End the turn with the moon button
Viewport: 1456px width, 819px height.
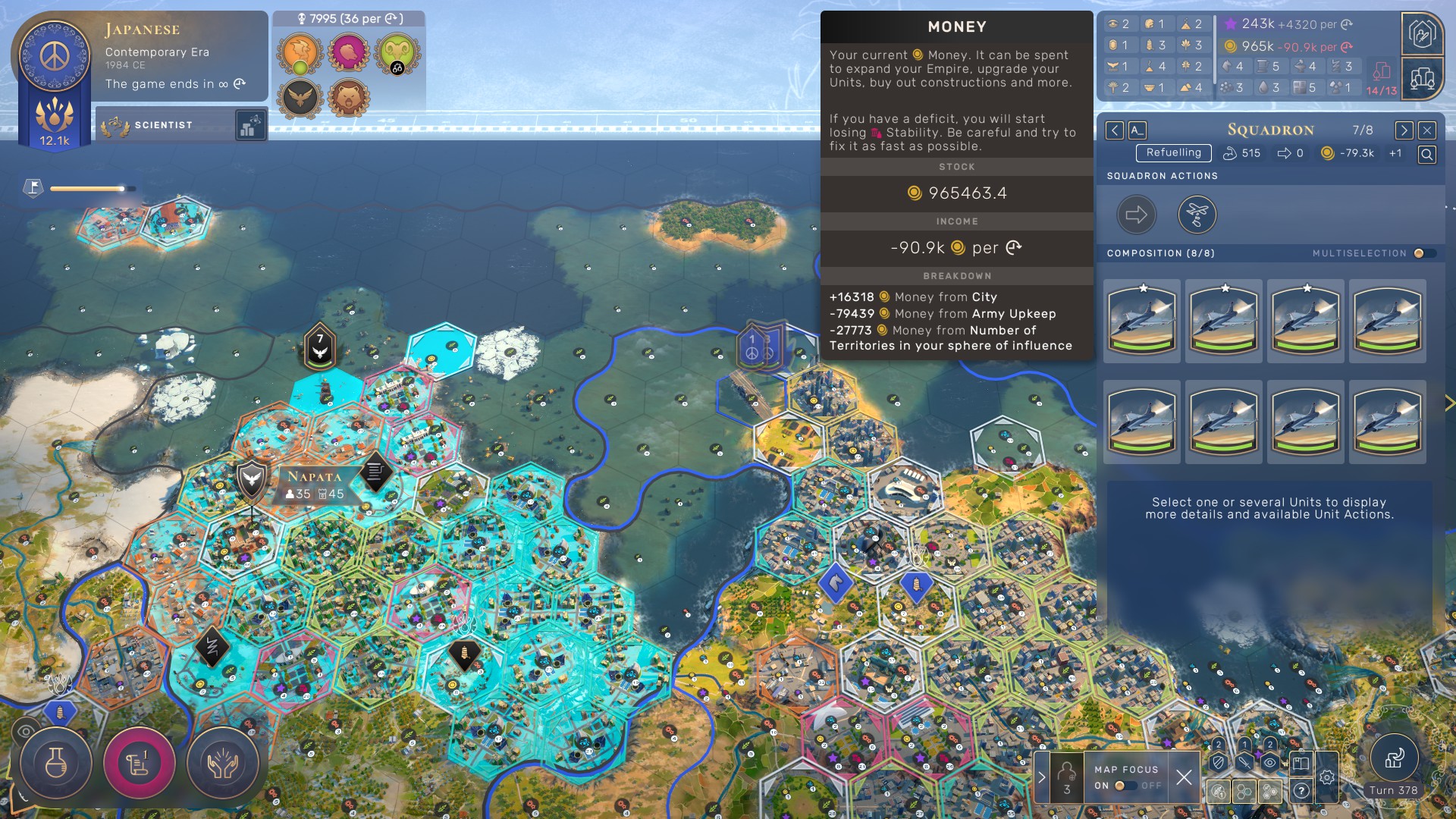(1394, 758)
